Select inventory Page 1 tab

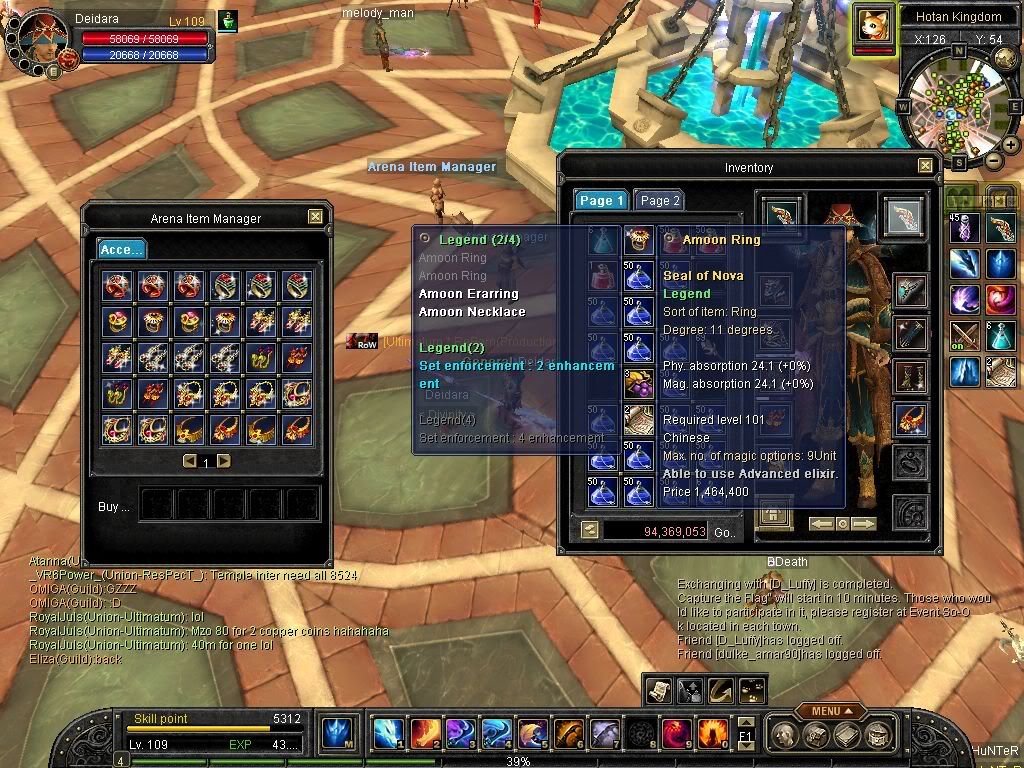[x=601, y=200]
